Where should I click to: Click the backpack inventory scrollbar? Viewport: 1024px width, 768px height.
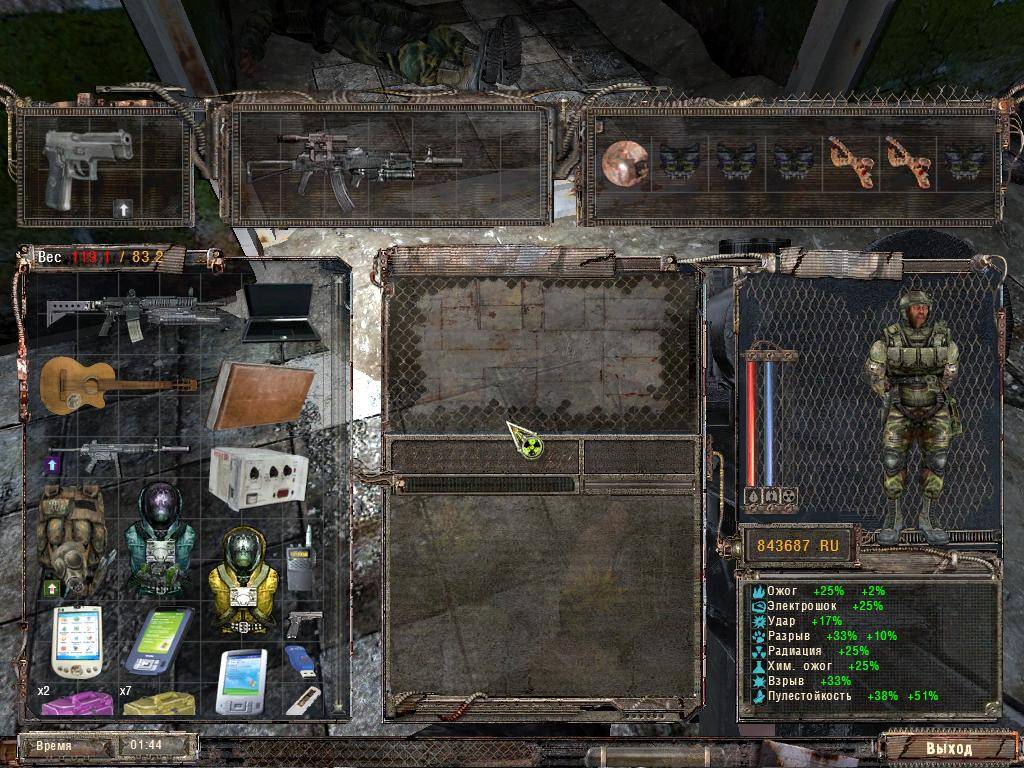[x=339, y=490]
